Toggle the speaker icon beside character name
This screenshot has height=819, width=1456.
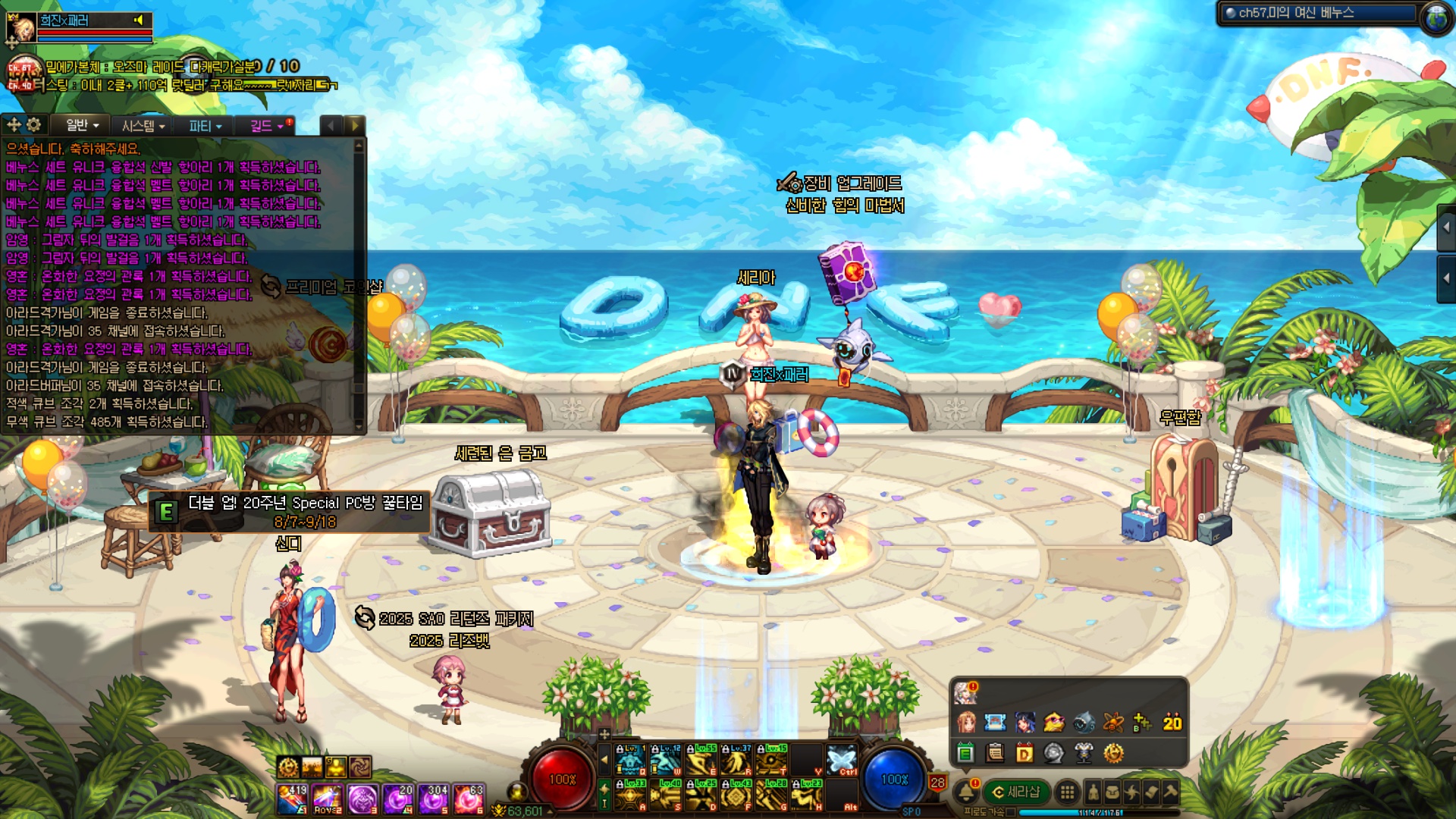pyautogui.click(x=139, y=20)
